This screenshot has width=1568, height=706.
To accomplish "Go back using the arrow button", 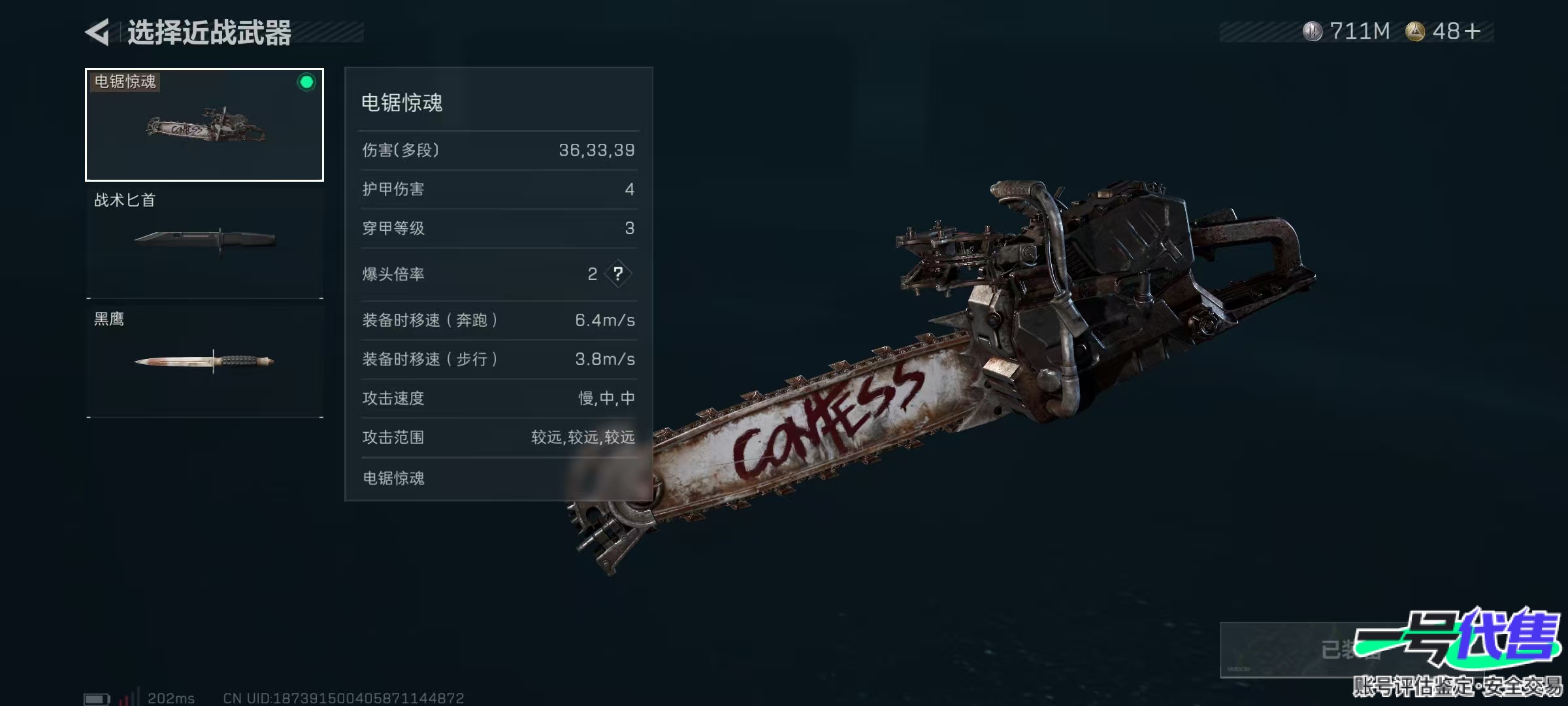I will [x=98, y=32].
